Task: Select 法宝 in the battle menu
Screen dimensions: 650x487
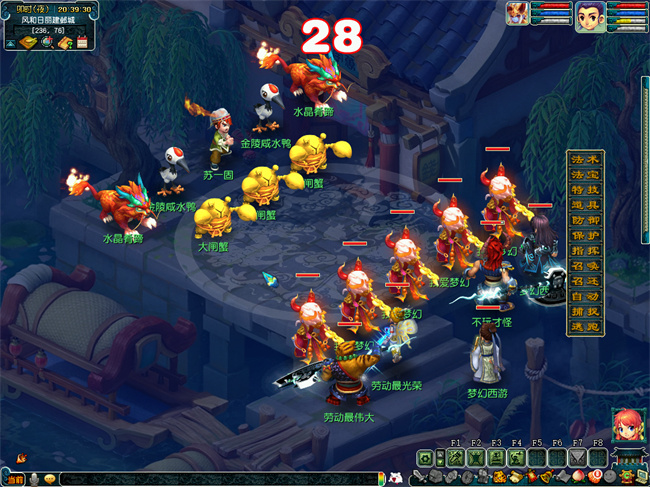Action: coord(585,175)
